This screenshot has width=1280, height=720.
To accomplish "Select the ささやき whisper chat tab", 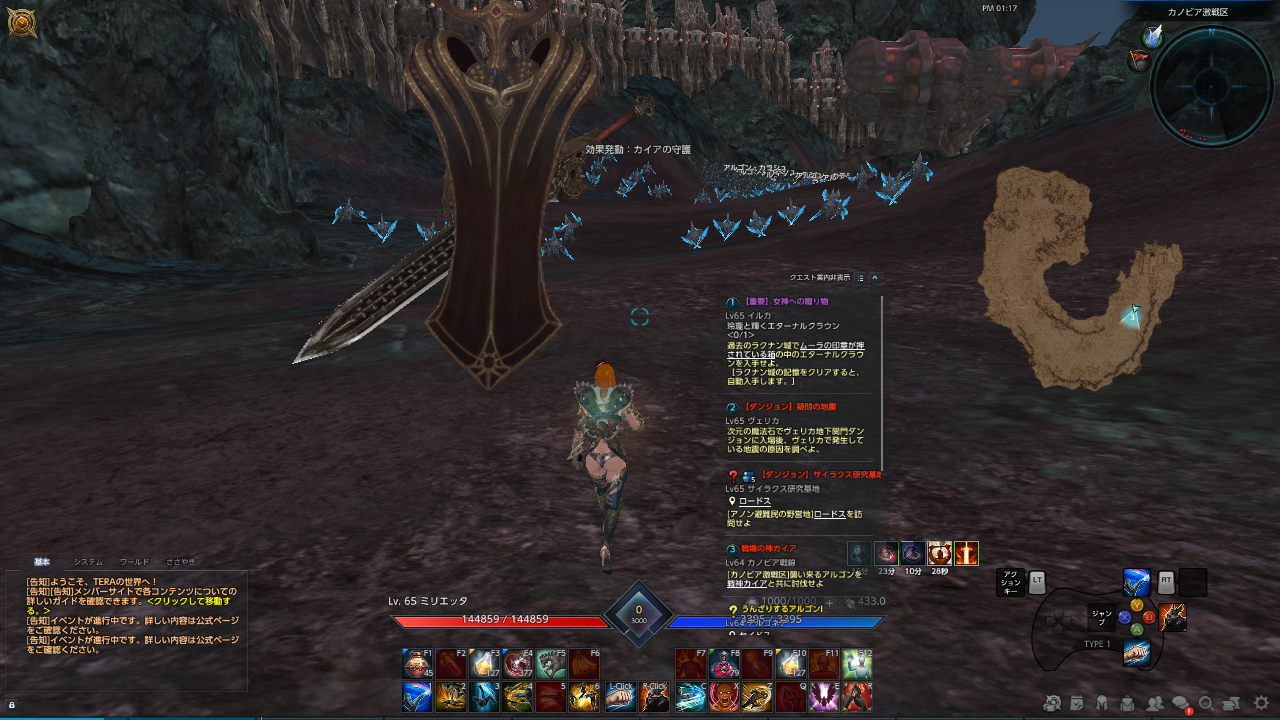I will point(181,562).
